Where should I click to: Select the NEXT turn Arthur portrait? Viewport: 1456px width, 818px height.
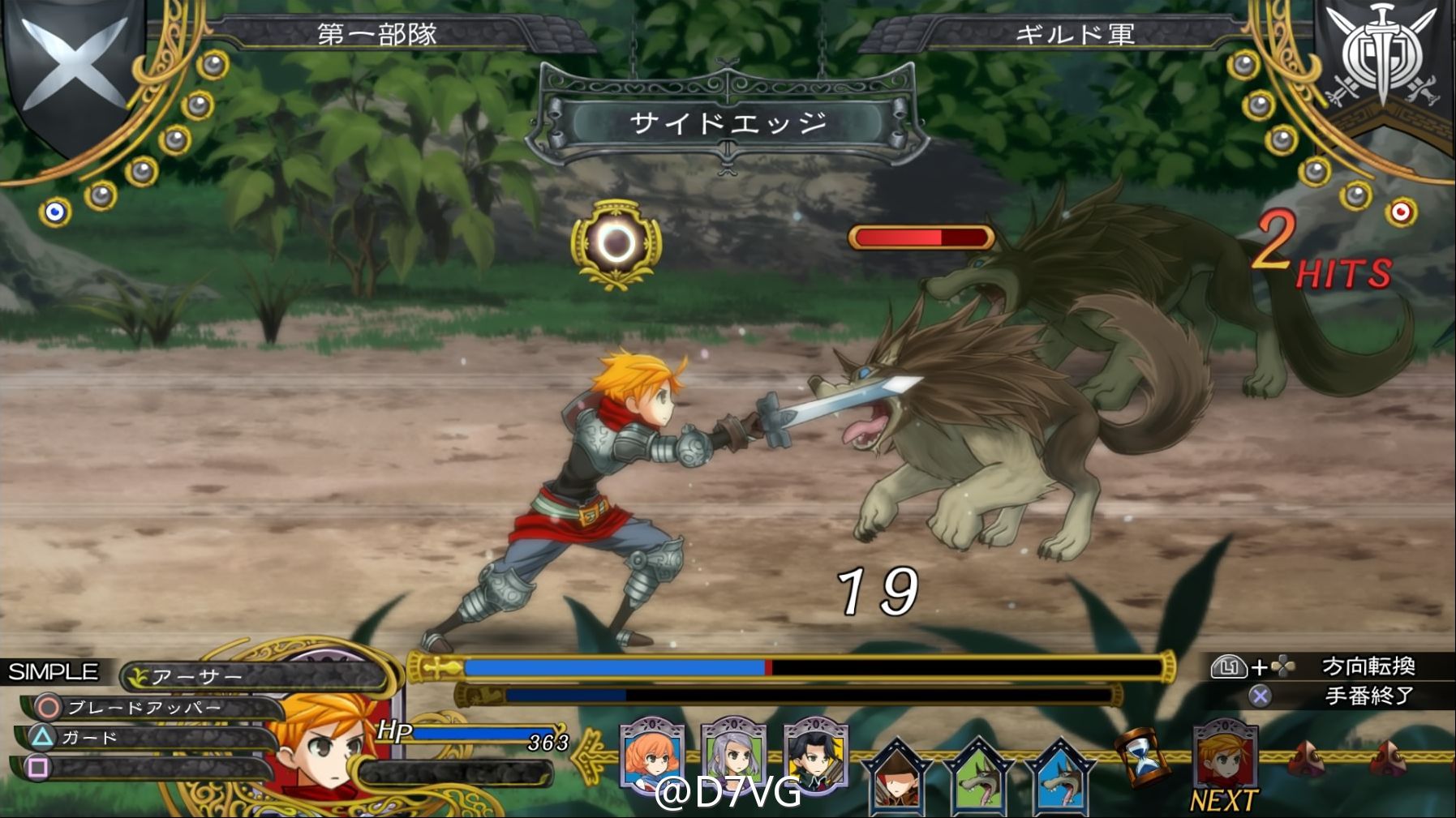point(1225,756)
